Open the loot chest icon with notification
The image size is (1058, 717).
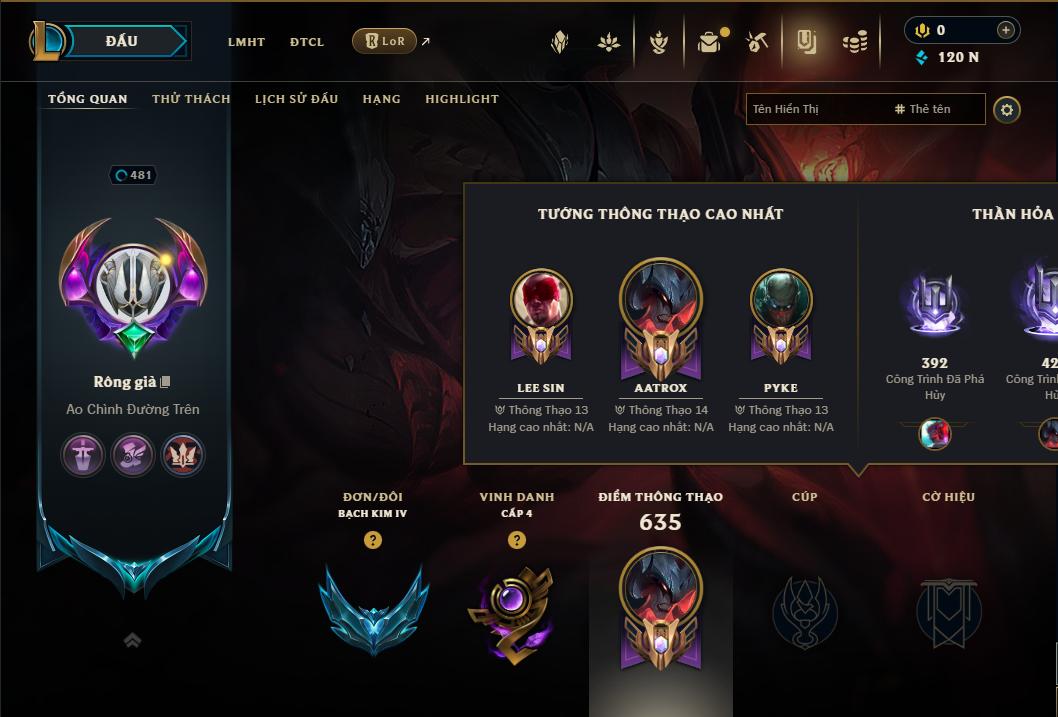709,42
